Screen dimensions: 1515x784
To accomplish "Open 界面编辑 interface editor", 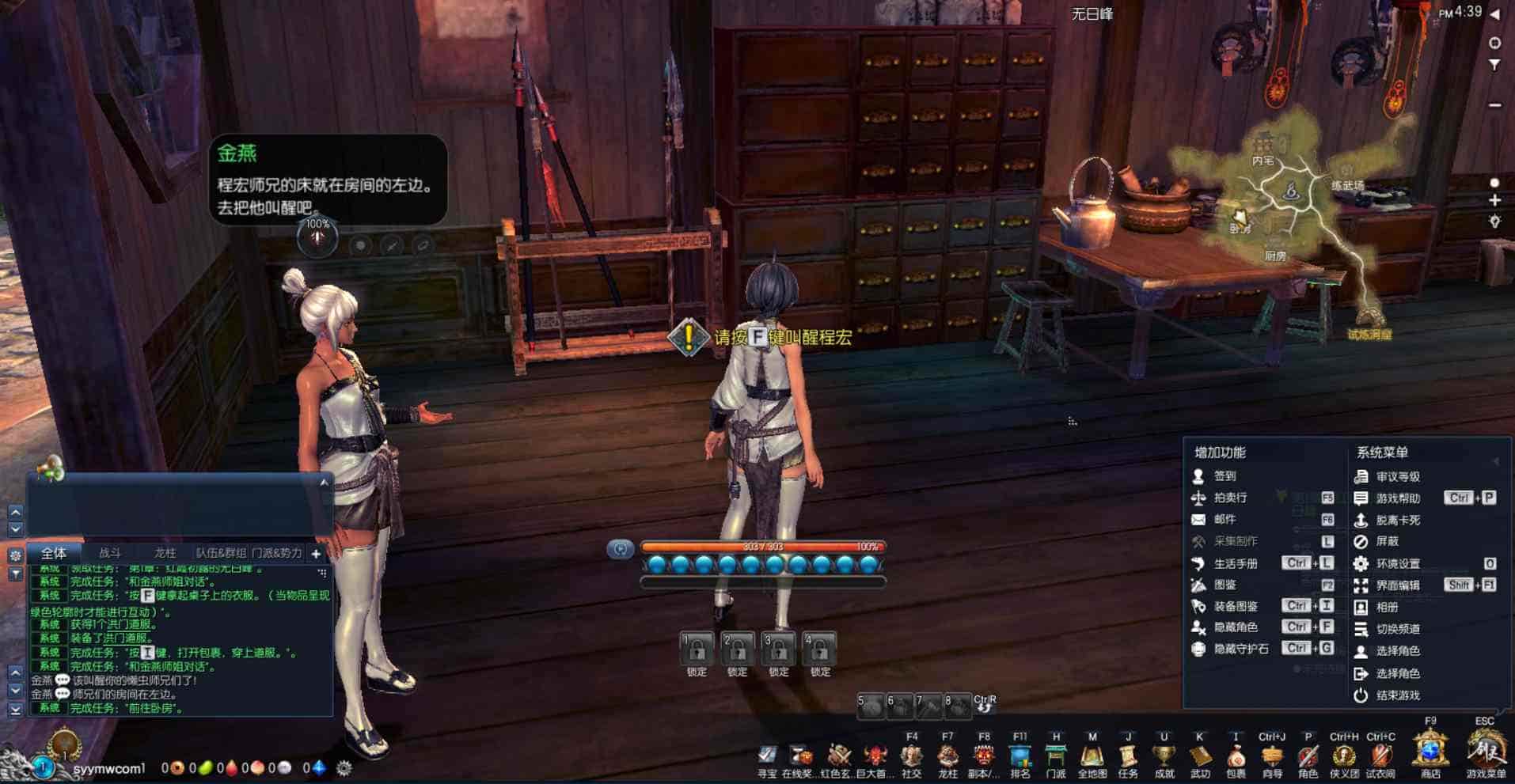I will click(x=1397, y=585).
